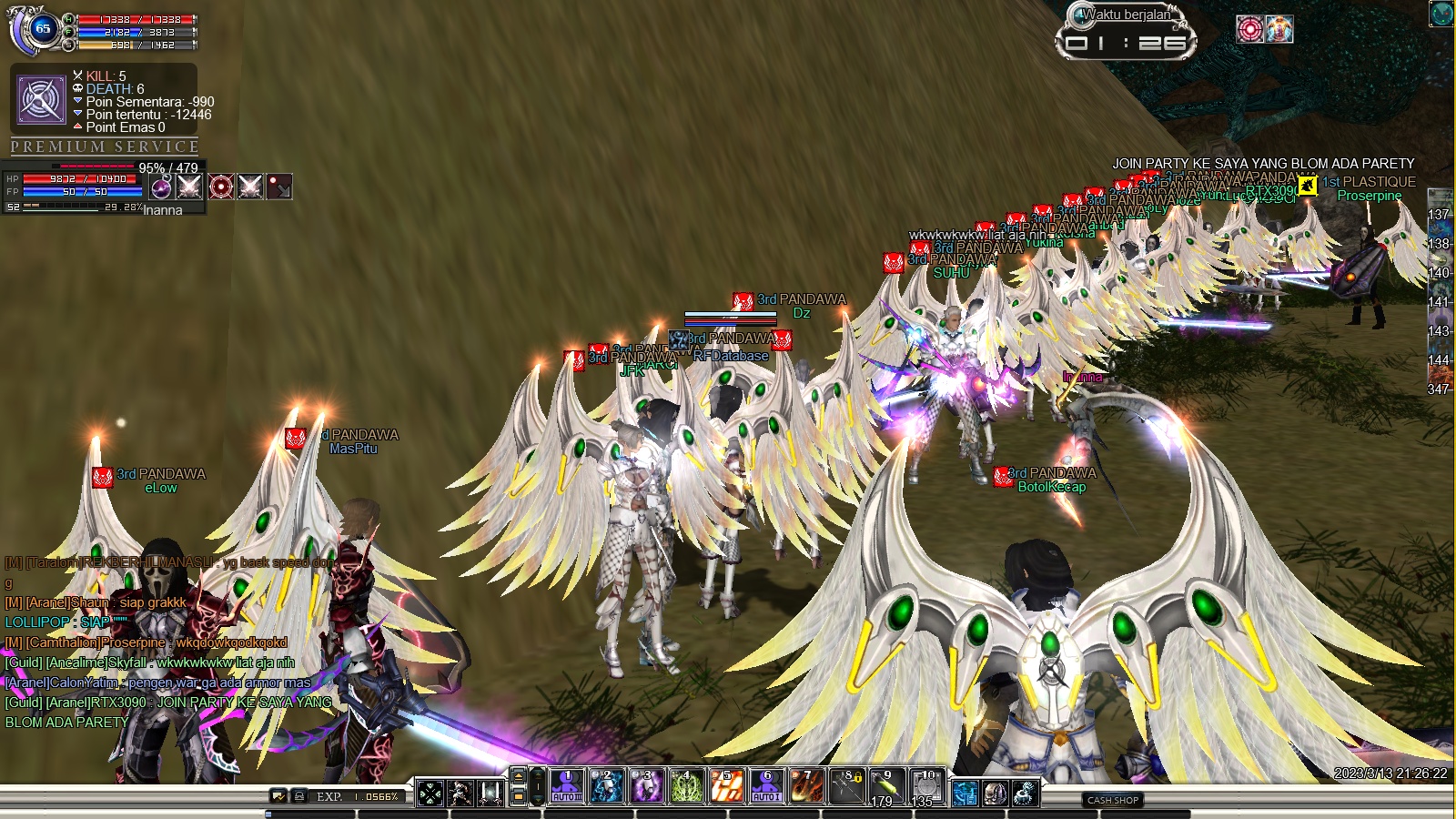
Task: Click the running character action icon
Action: tap(460, 794)
